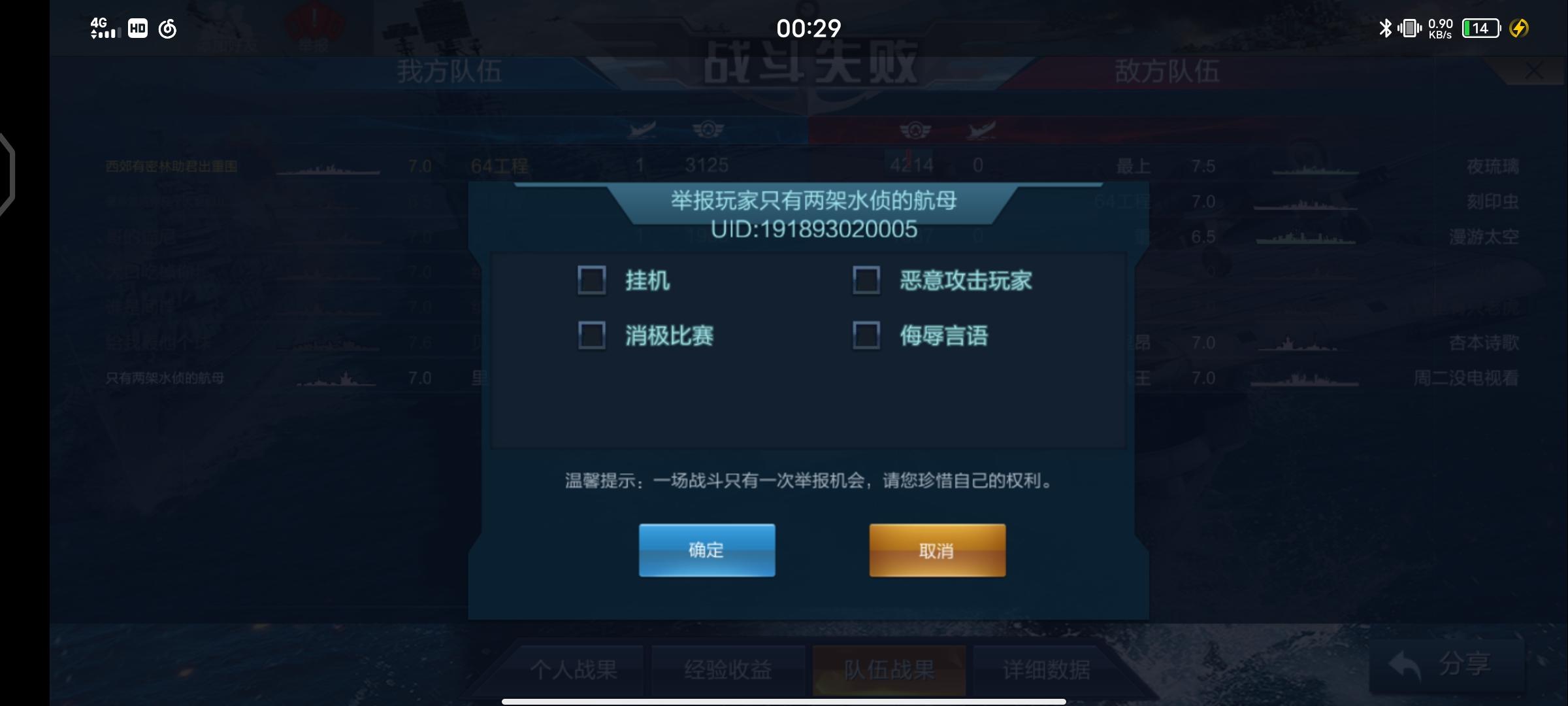Check the 恶意攻击玩家 report reason
Viewport: 1568px width, 706px height.
(x=867, y=280)
